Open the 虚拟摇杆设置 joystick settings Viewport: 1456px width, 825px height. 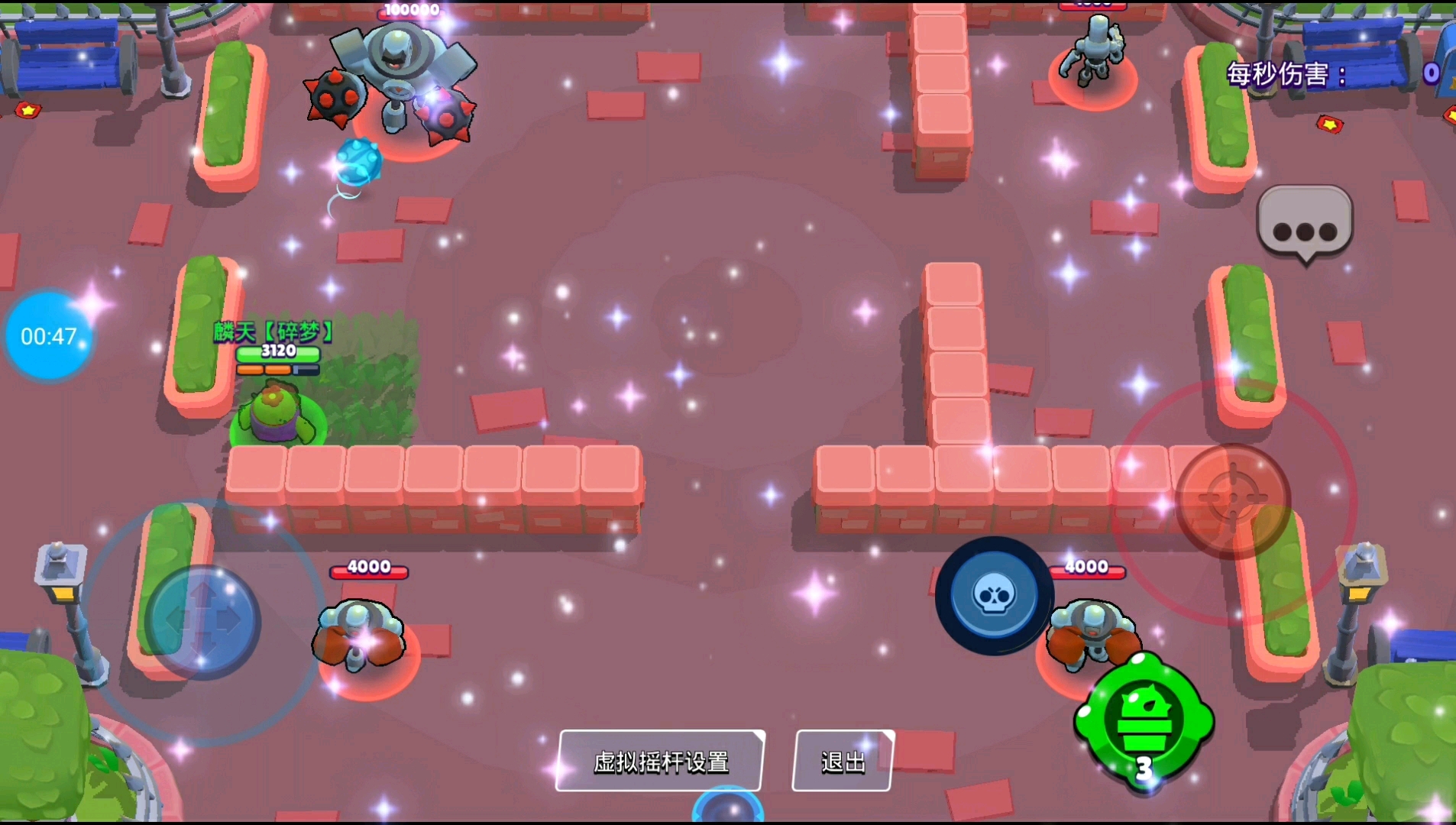point(661,761)
